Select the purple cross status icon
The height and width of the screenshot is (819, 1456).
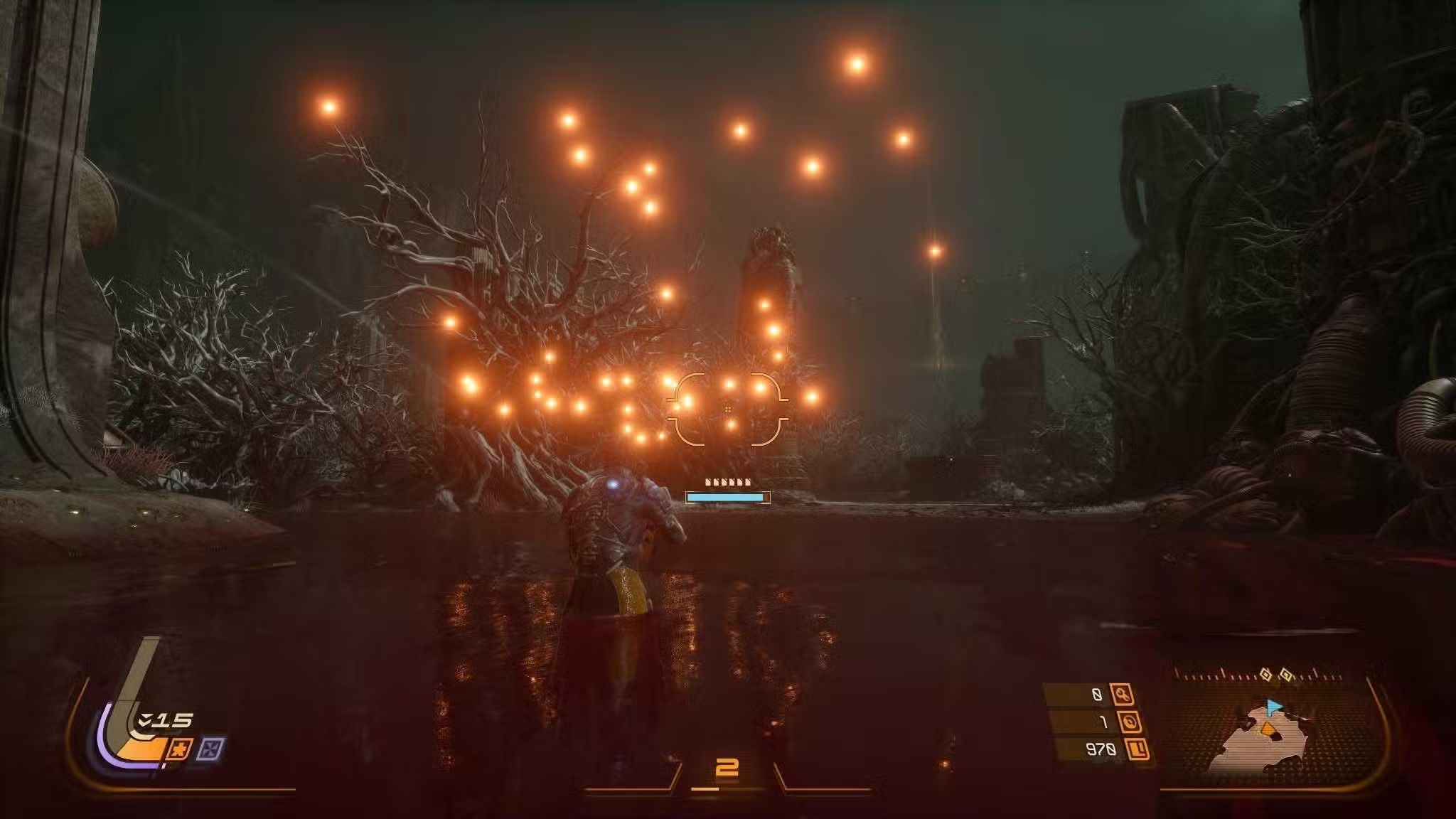pyautogui.click(x=210, y=748)
